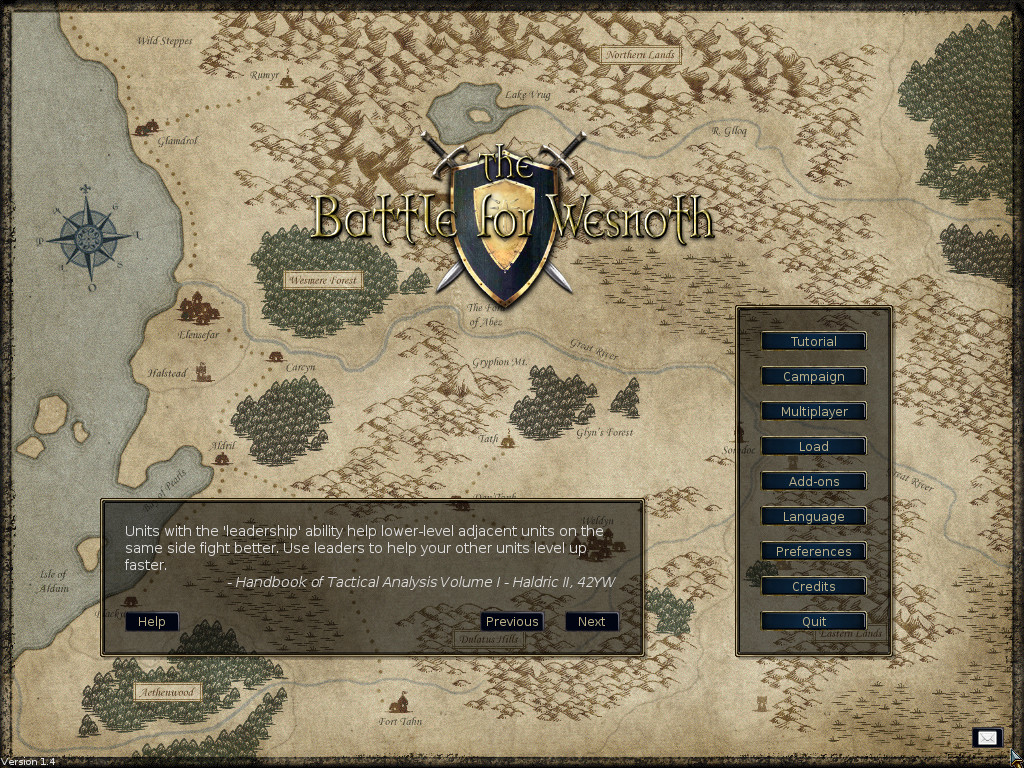Image resolution: width=1024 pixels, height=768 pixels.
Task: Click the envelope icon in the corner
Action: 987,738
